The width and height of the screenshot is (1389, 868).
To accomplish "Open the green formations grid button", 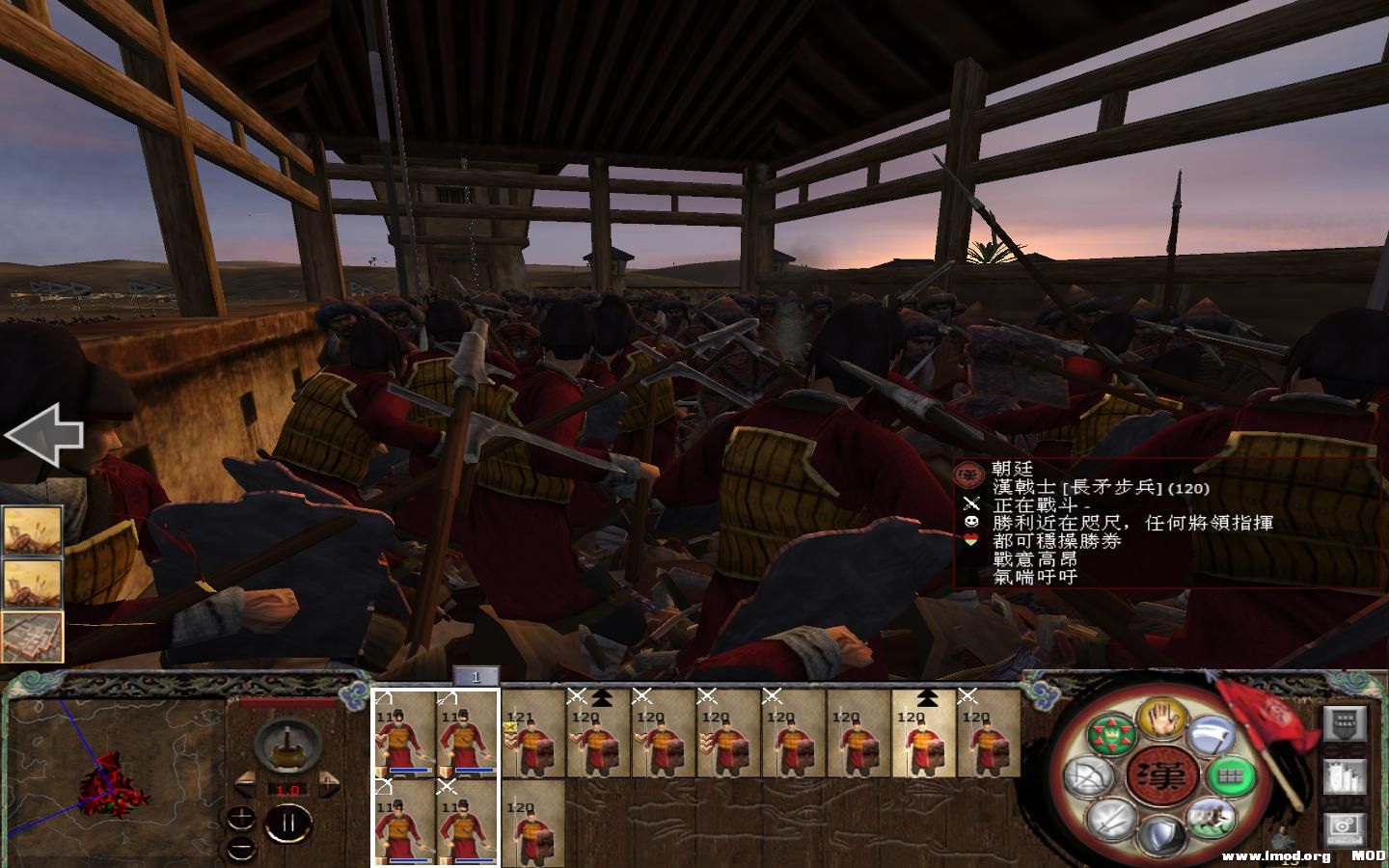I will point(1229,774).
